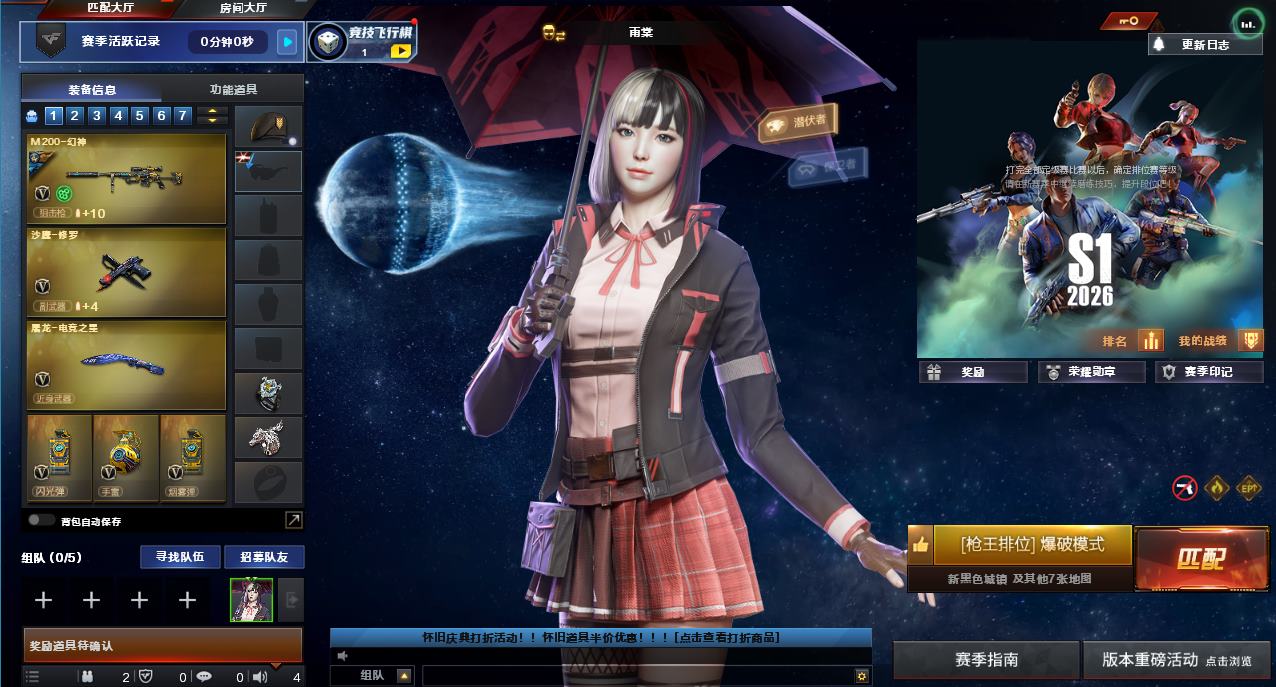
Task: Click the 寻找队伍 button
Action: pos(179,557)
